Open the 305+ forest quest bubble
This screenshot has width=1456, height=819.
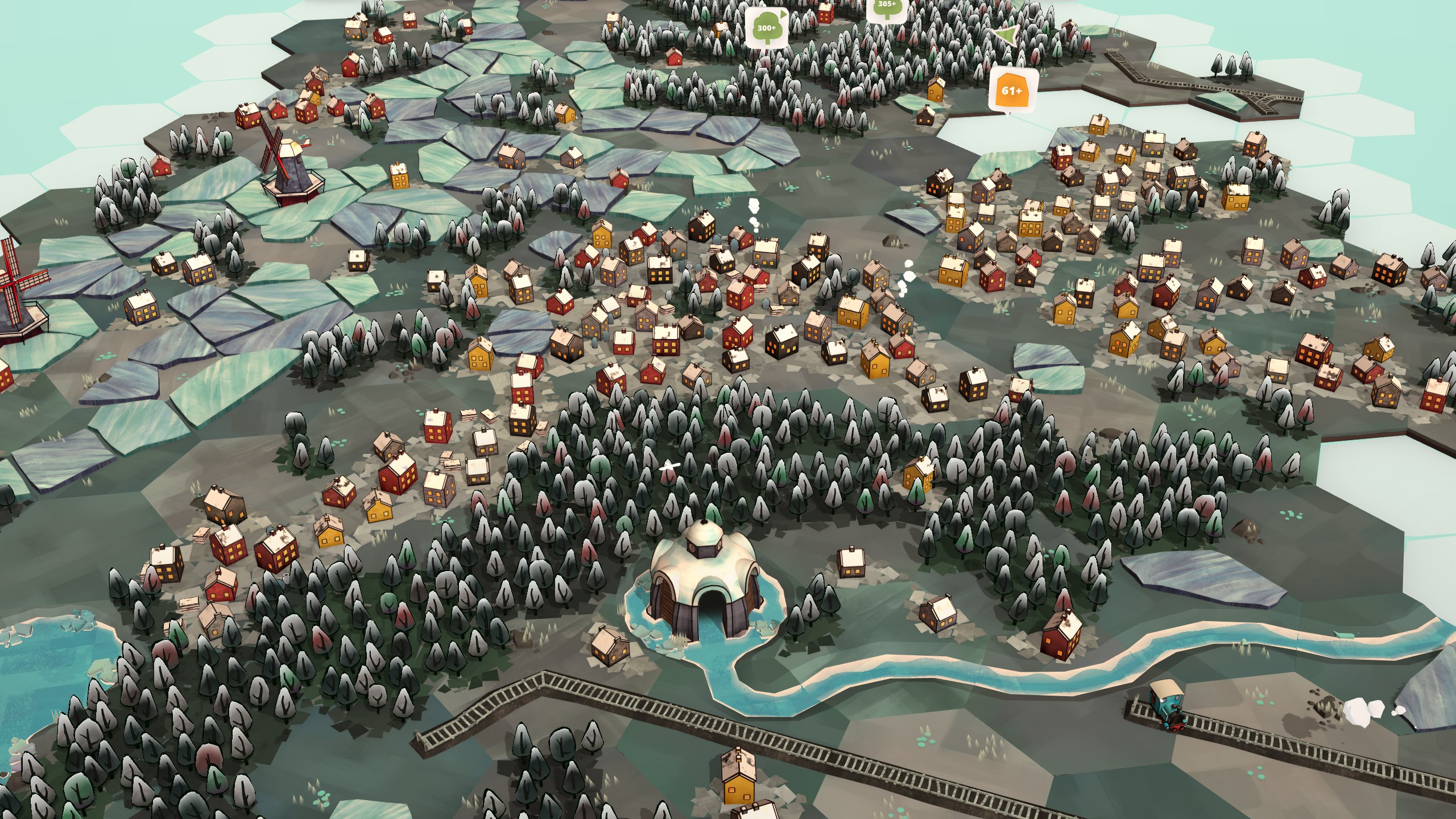click(887, 8)
